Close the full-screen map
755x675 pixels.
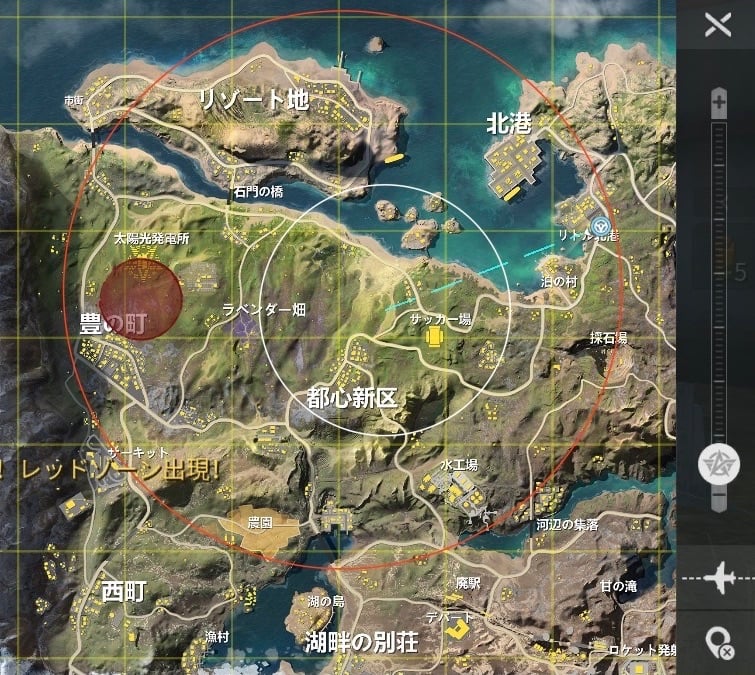pyautogui.click(x=717, y=24)
